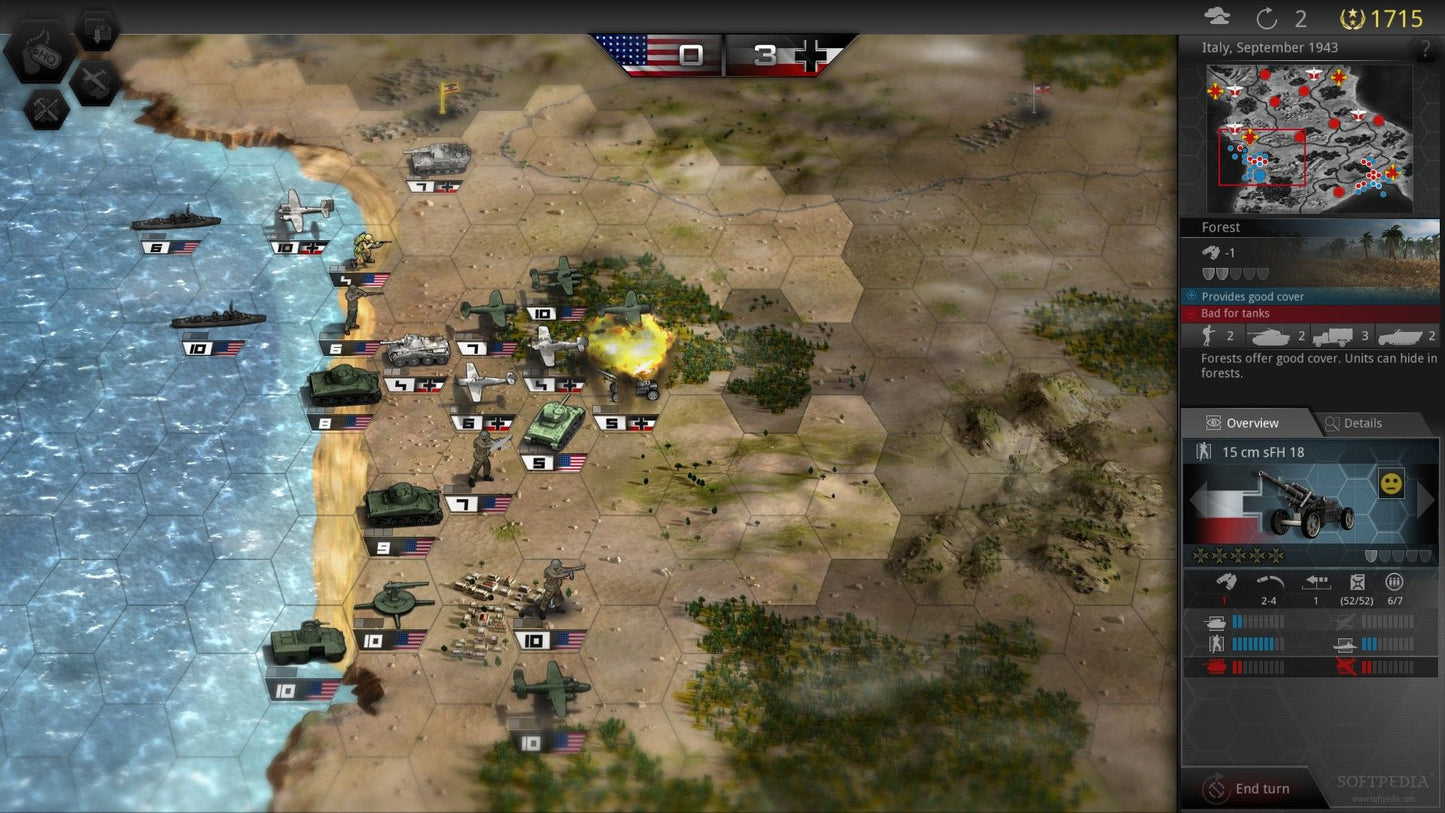Select the repair tool hex icon
1445x813 pixels.
point(45,110)
